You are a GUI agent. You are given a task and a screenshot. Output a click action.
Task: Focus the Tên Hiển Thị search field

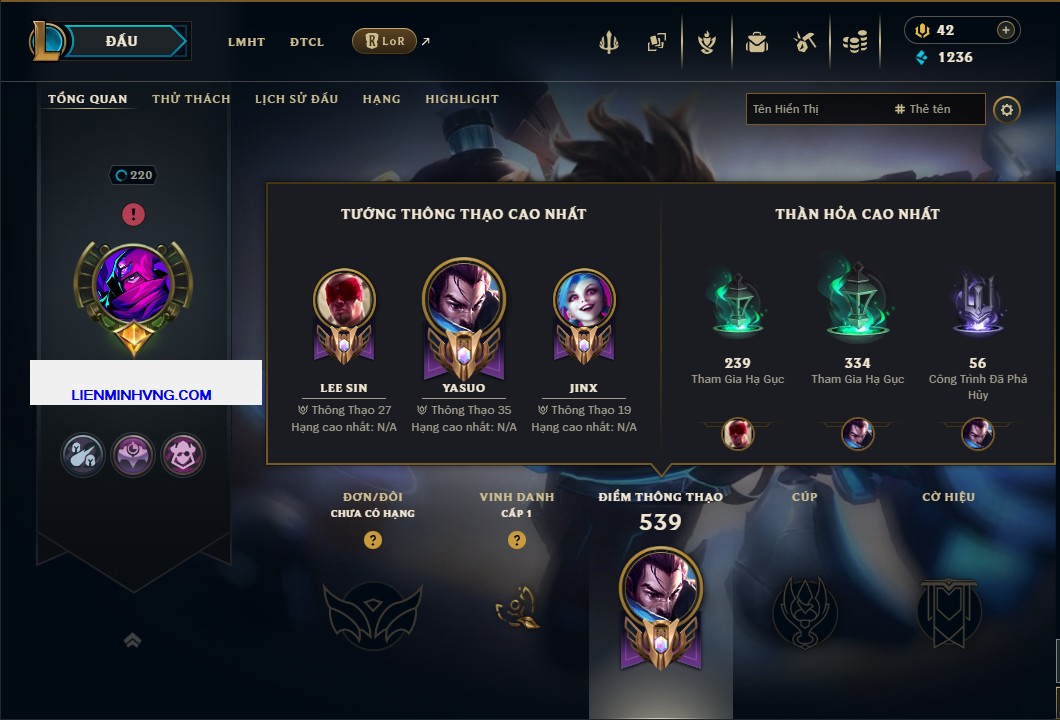[815, 109]
